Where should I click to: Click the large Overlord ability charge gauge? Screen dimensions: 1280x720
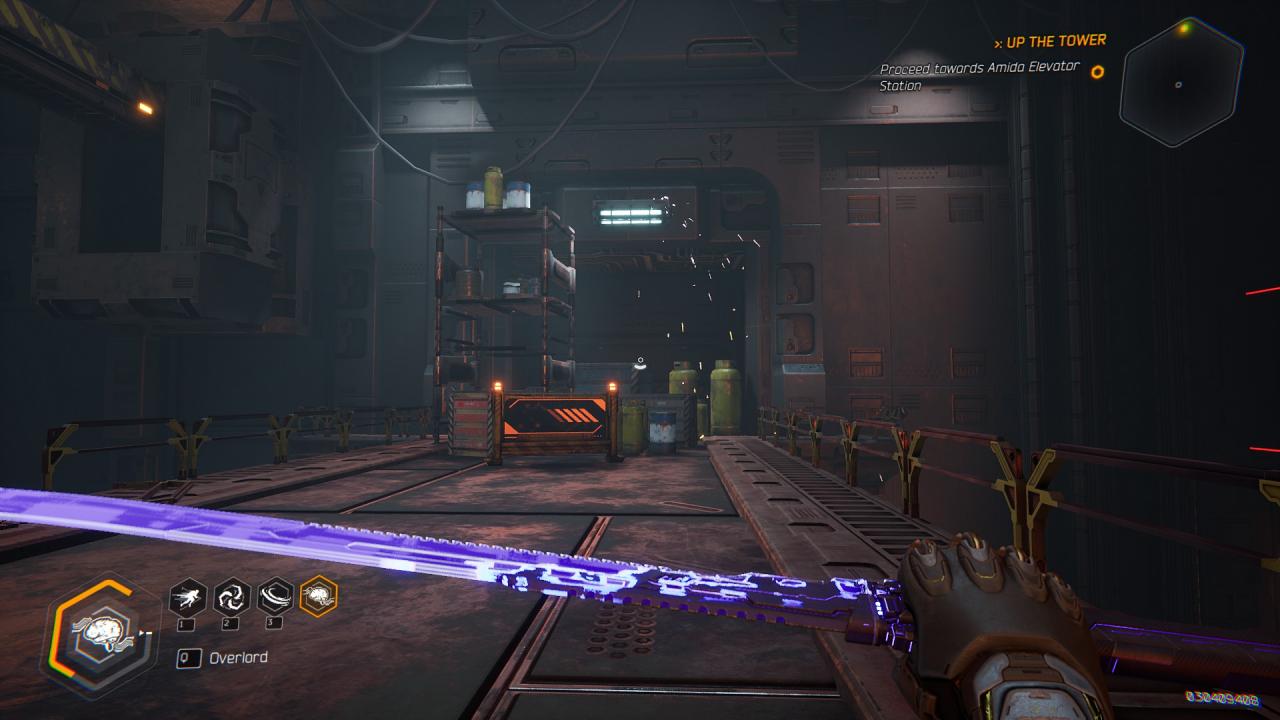100,635
